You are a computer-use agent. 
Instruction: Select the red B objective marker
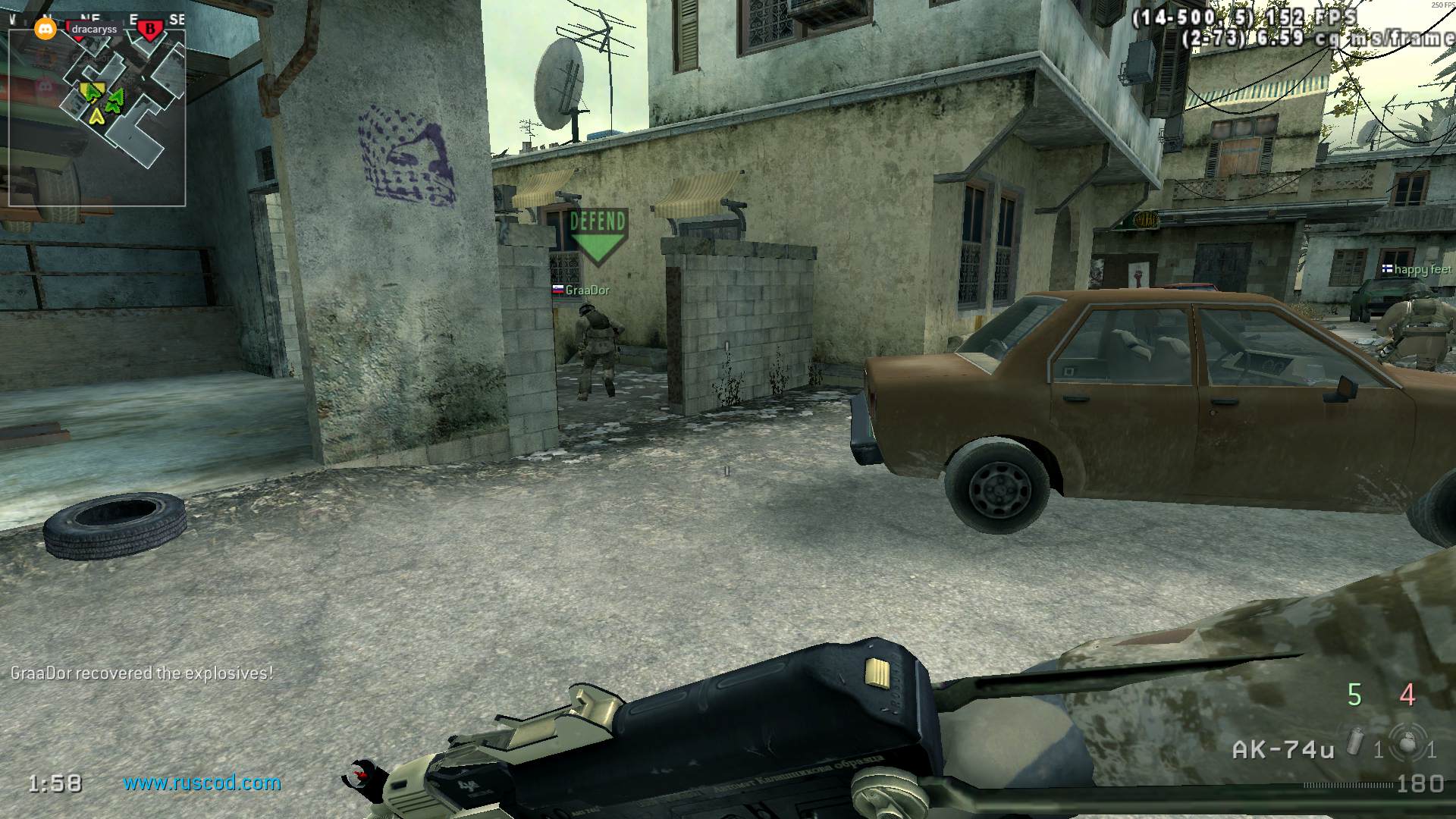click(x=150, y=30)
